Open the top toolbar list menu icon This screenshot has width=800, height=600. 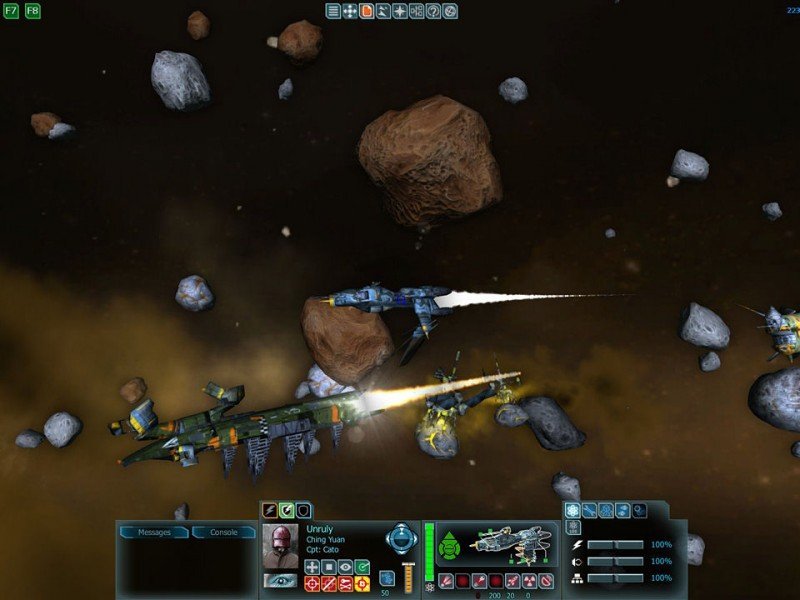click(x=333, y=11)
